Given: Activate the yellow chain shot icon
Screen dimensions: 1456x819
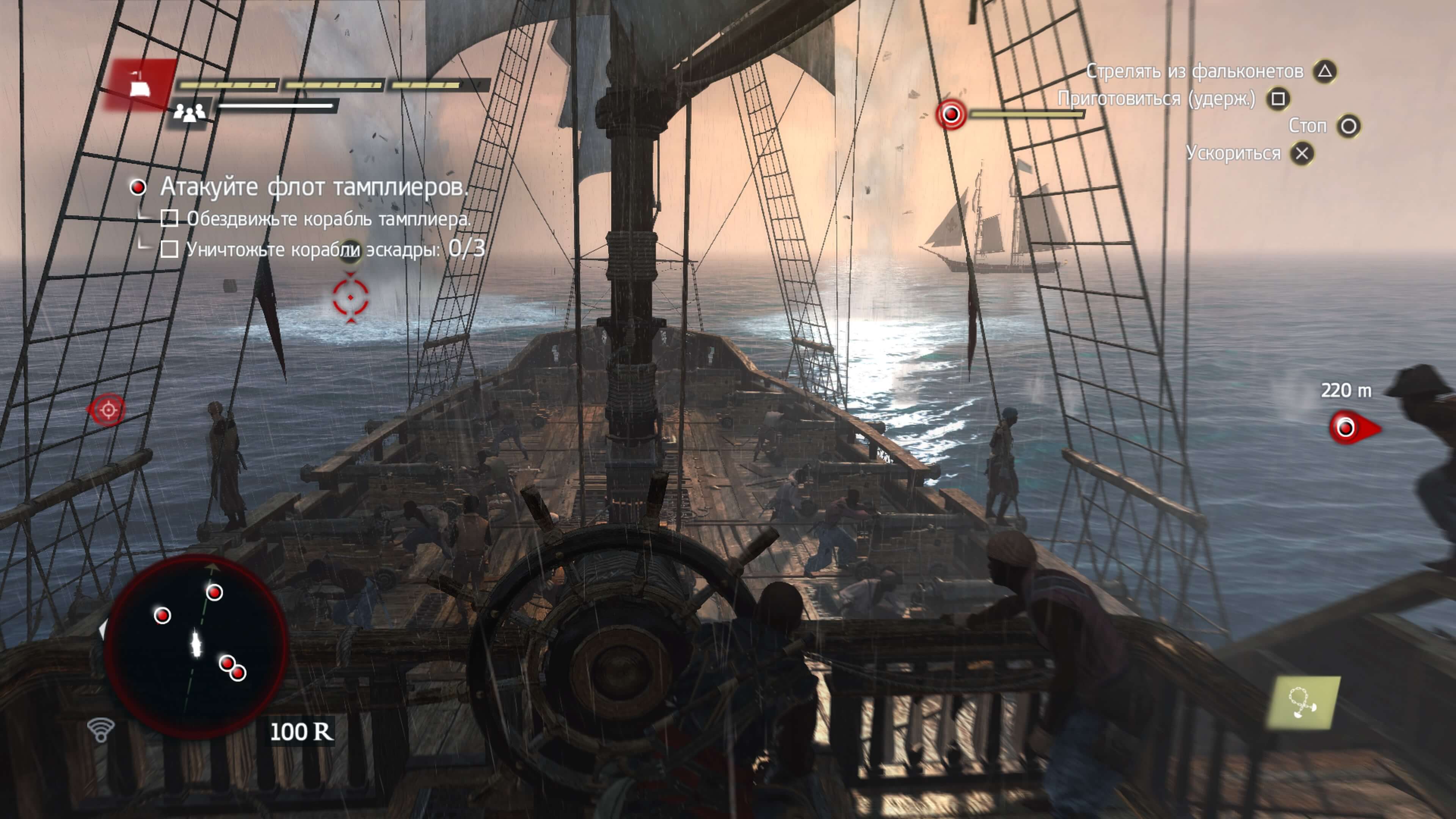Looking at the screenshot, I should tap(1304, 703).
